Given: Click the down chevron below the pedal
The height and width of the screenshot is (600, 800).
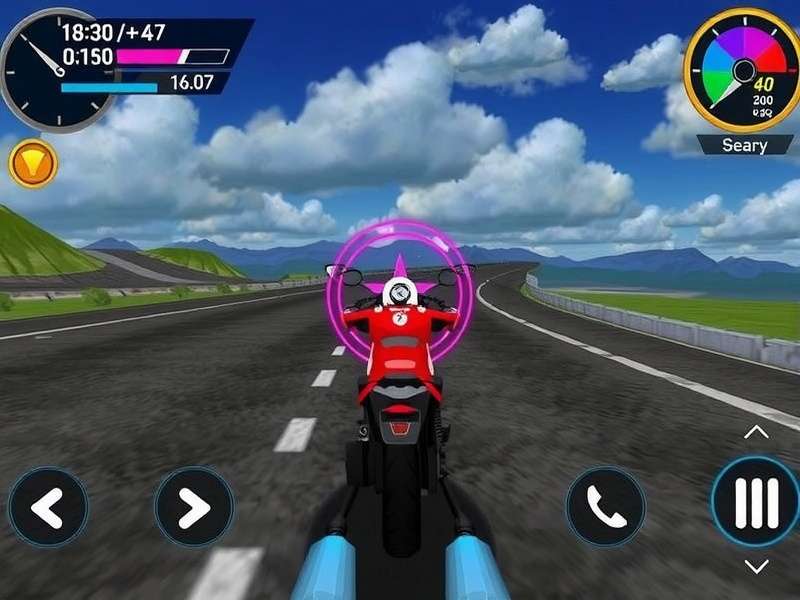Looking at the screenshot, I should 757,567.
